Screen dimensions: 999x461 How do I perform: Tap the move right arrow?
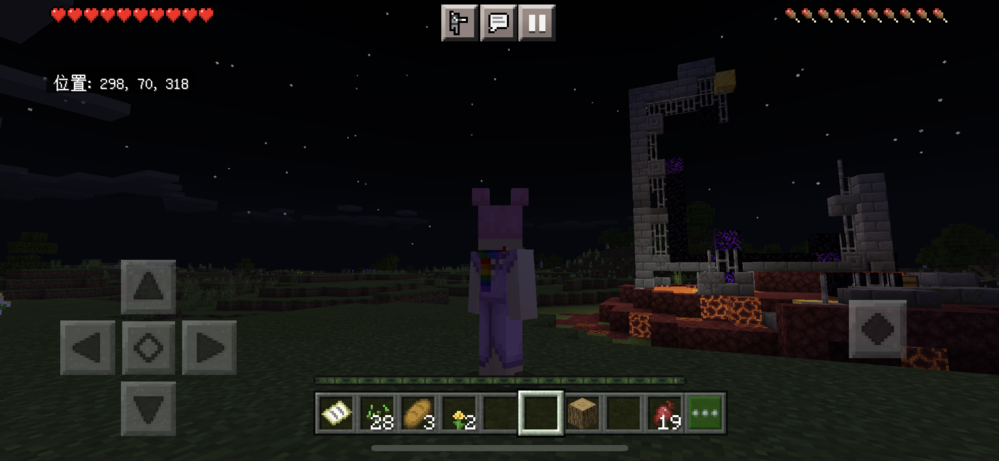coord(209,348)
